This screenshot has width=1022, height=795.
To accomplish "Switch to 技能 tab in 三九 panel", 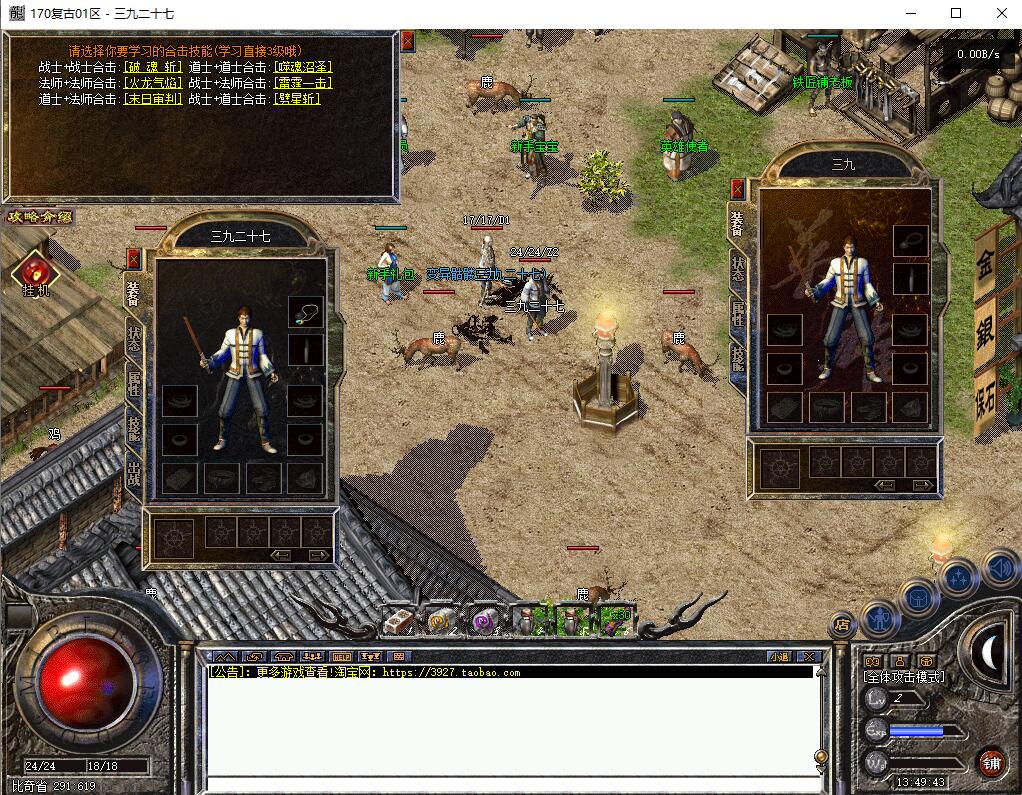I will click(x=738, y=356).
